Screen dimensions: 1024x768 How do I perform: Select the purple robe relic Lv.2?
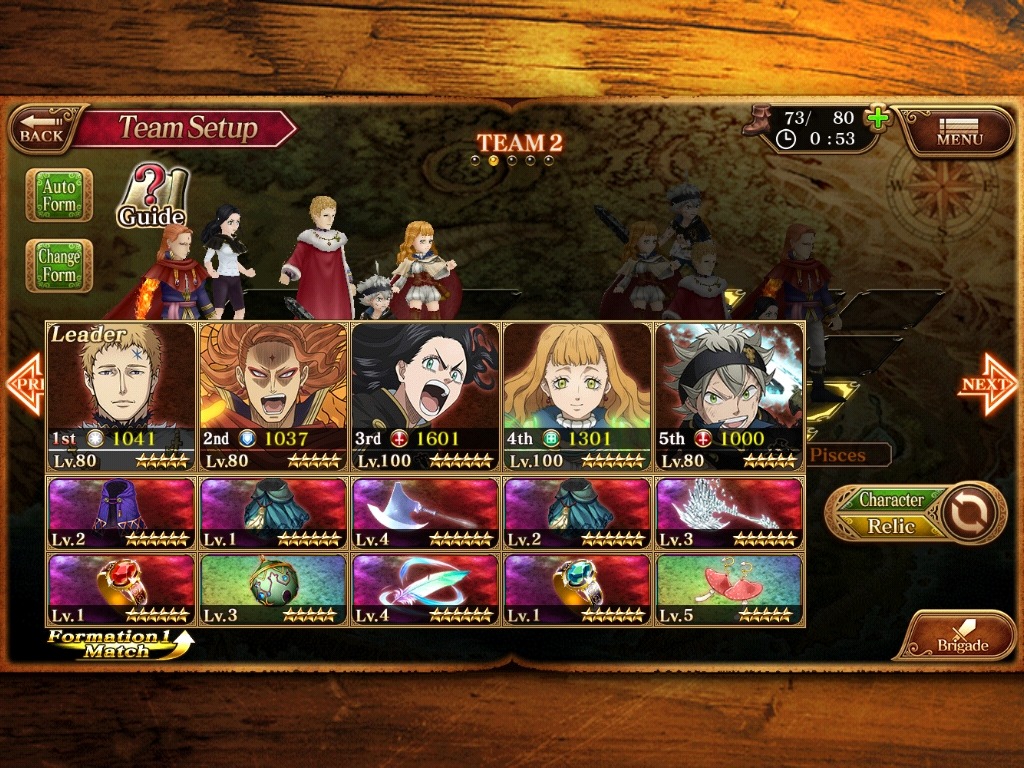coord(121,512)
